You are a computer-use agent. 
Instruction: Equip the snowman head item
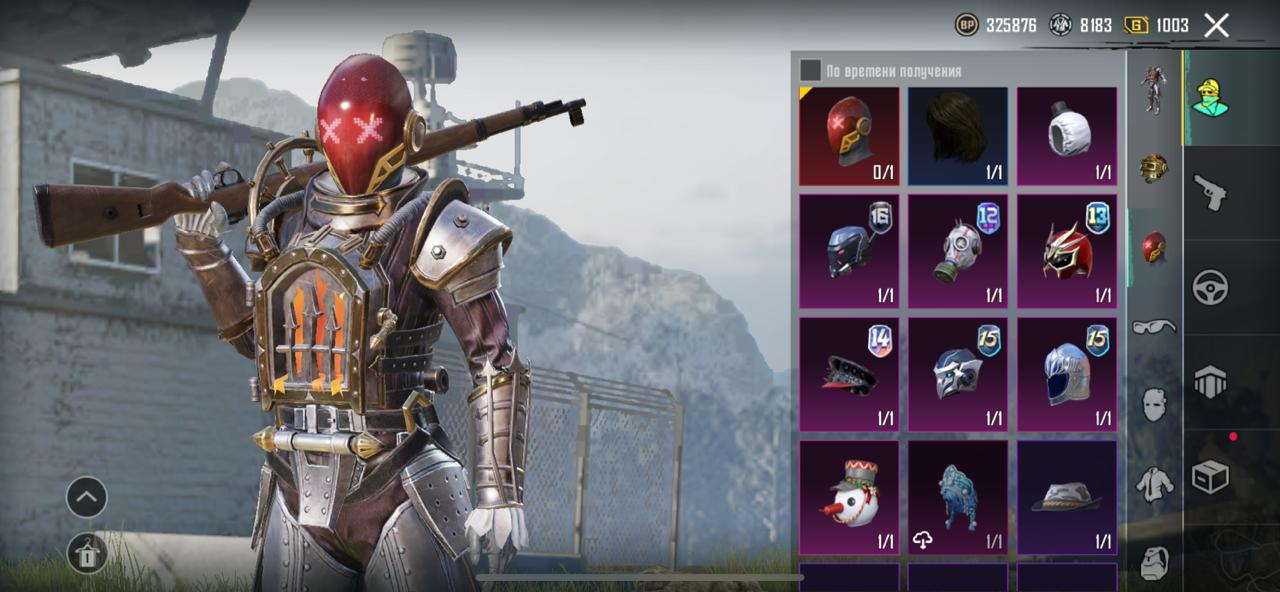(849, 497)
